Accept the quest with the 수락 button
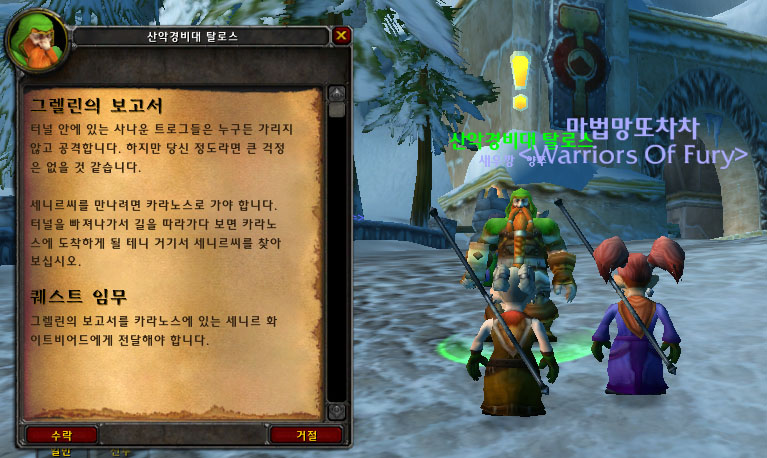The height and width of the screenshot is (458, 767). click(62, 435)
